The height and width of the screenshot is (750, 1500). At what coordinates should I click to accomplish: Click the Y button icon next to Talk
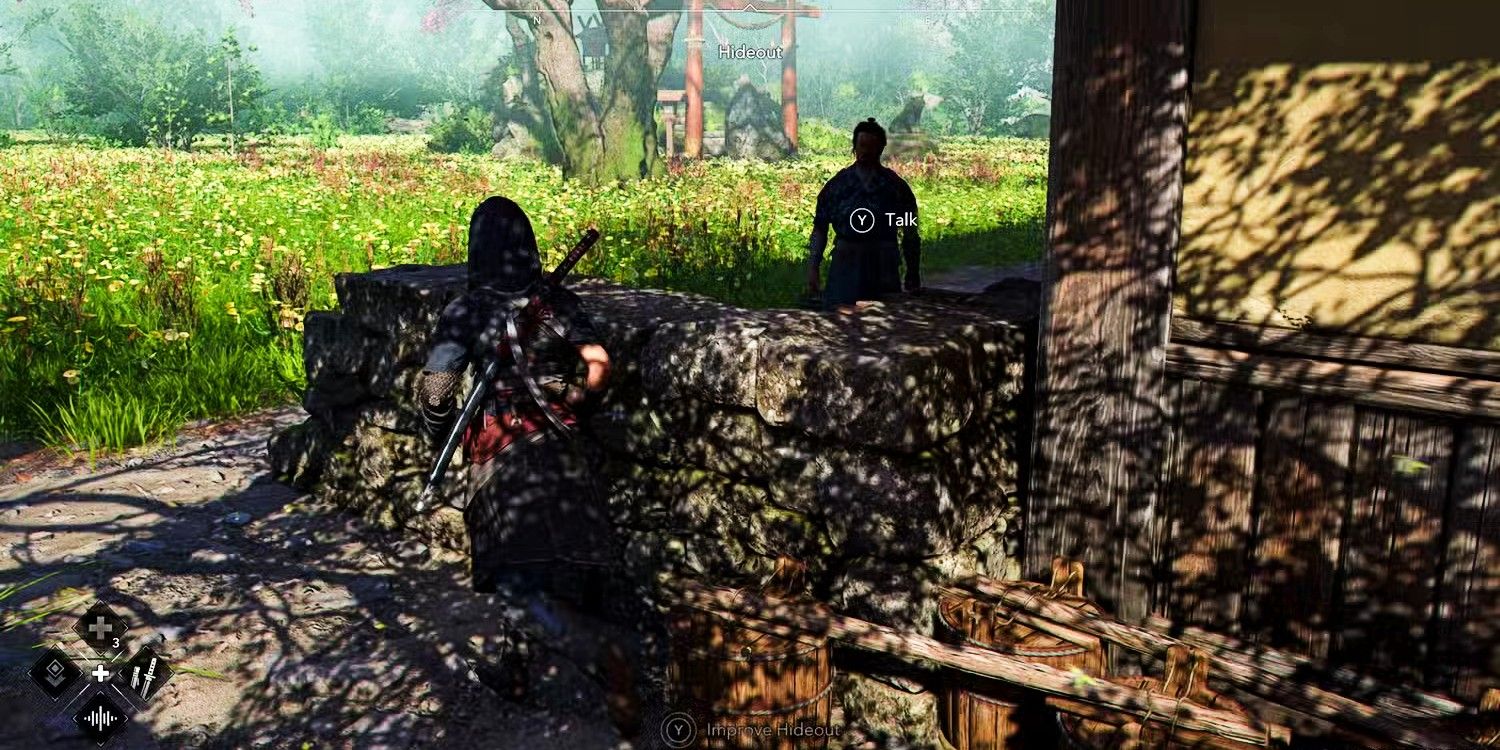pyautogui.click(x=860, y=220)
